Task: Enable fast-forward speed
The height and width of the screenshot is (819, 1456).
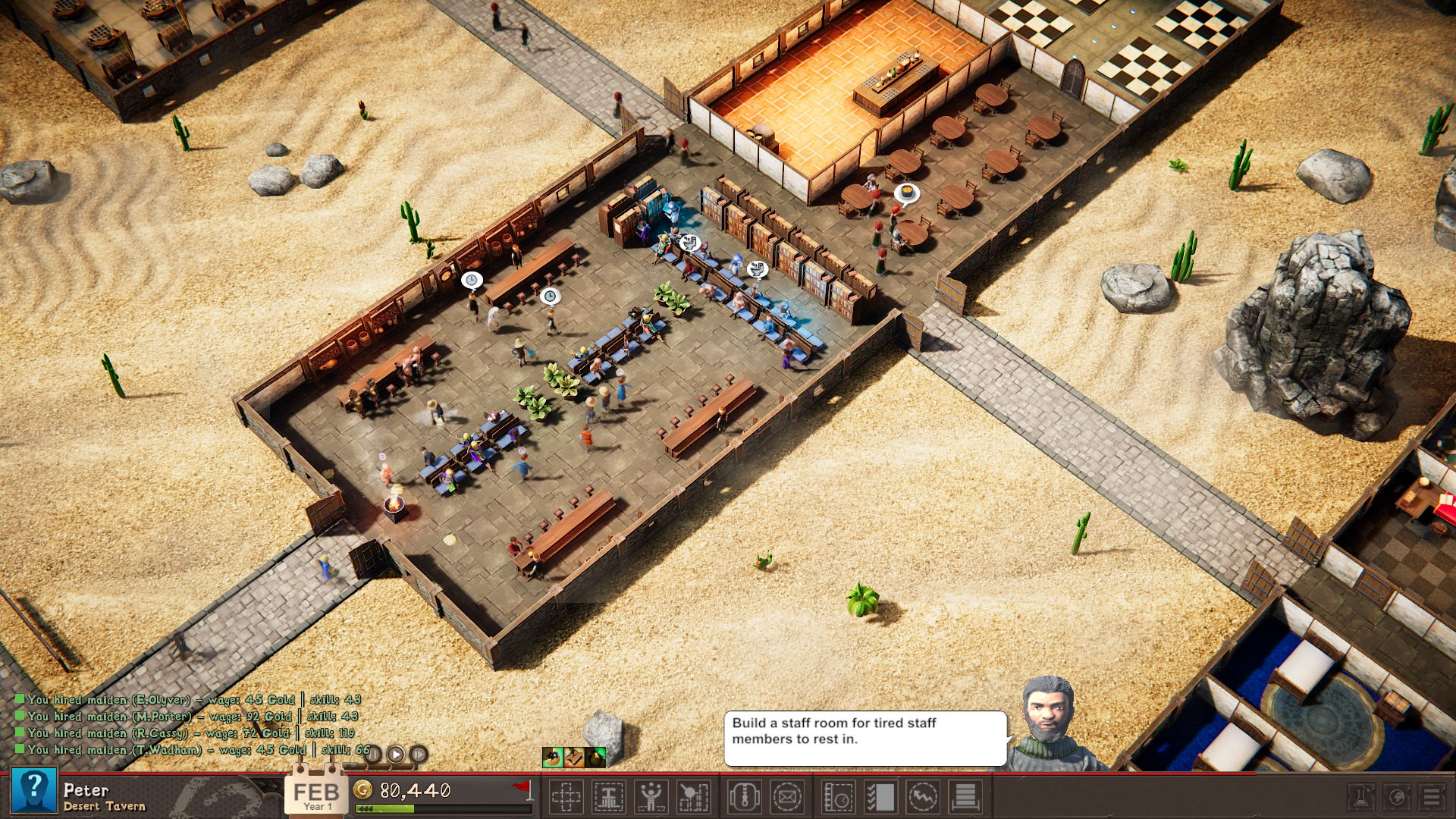Action: pos(419,755)
